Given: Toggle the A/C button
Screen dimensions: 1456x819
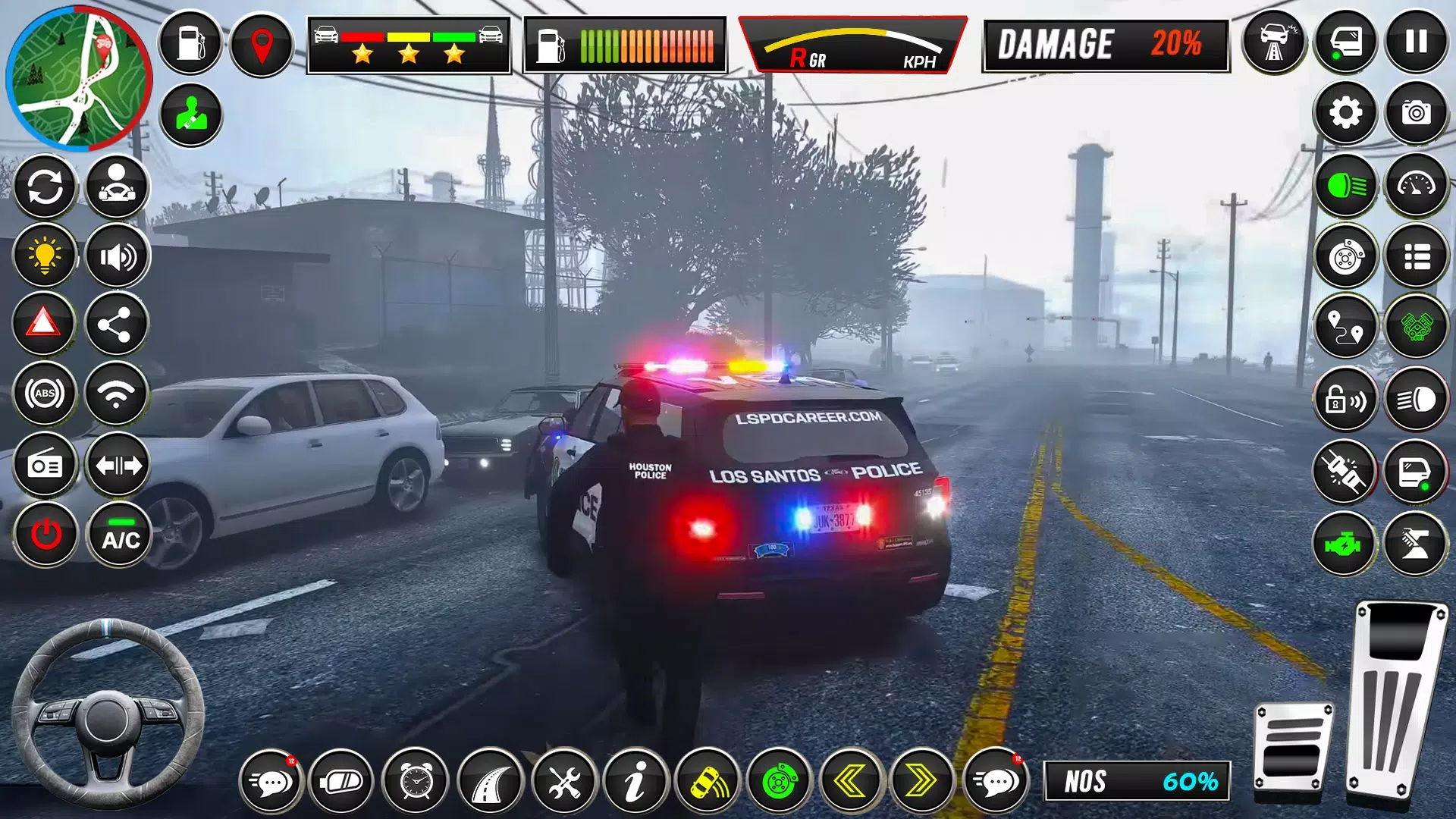Looking at the screenshot, I should pyautogui.click(x=121, y=535).
